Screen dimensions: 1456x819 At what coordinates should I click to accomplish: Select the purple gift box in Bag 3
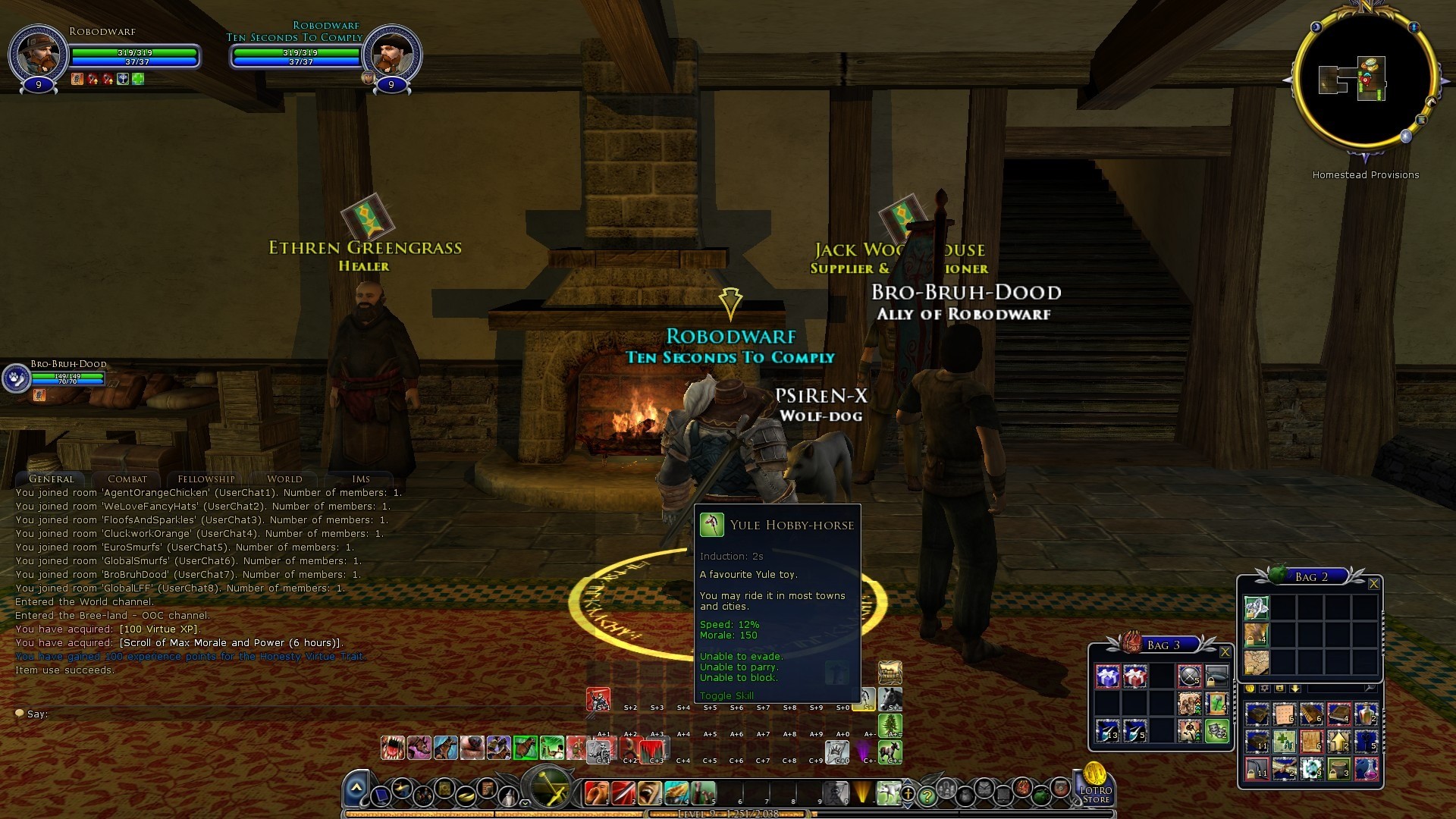[x=1108, y=676]
